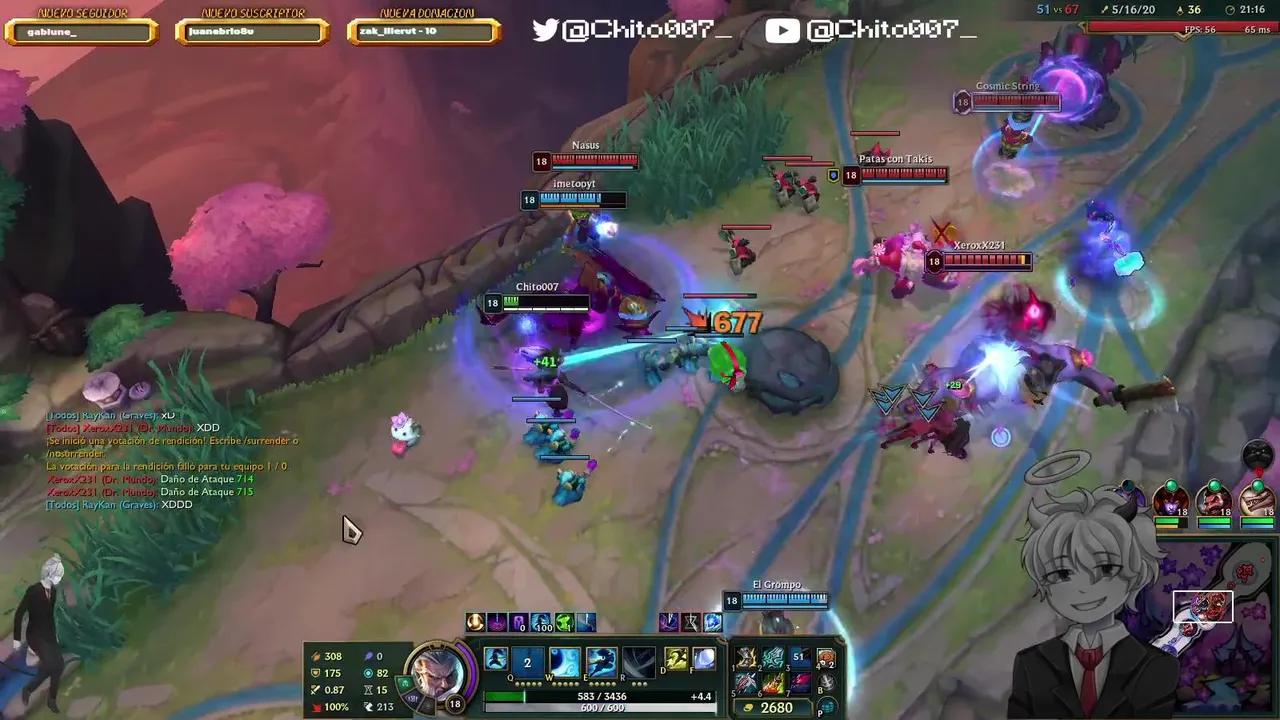Click the green gem above the rightmost ally portrait
Image resolution: width=1280 pixels, height=720 pixels.
[x=1257, y=486]
